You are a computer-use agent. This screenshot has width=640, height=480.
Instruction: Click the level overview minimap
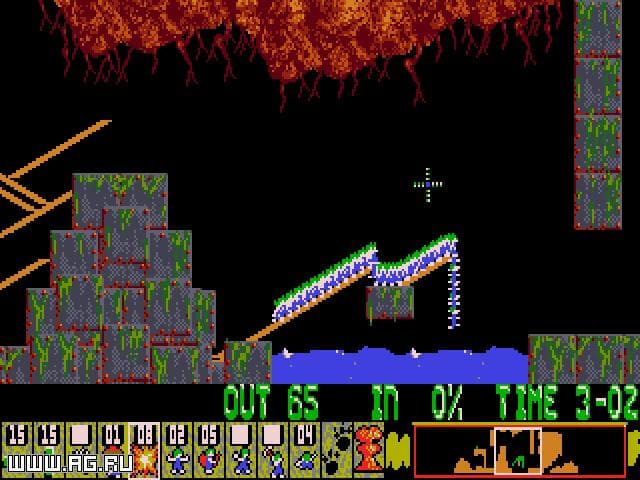click(x=517, y=450)
